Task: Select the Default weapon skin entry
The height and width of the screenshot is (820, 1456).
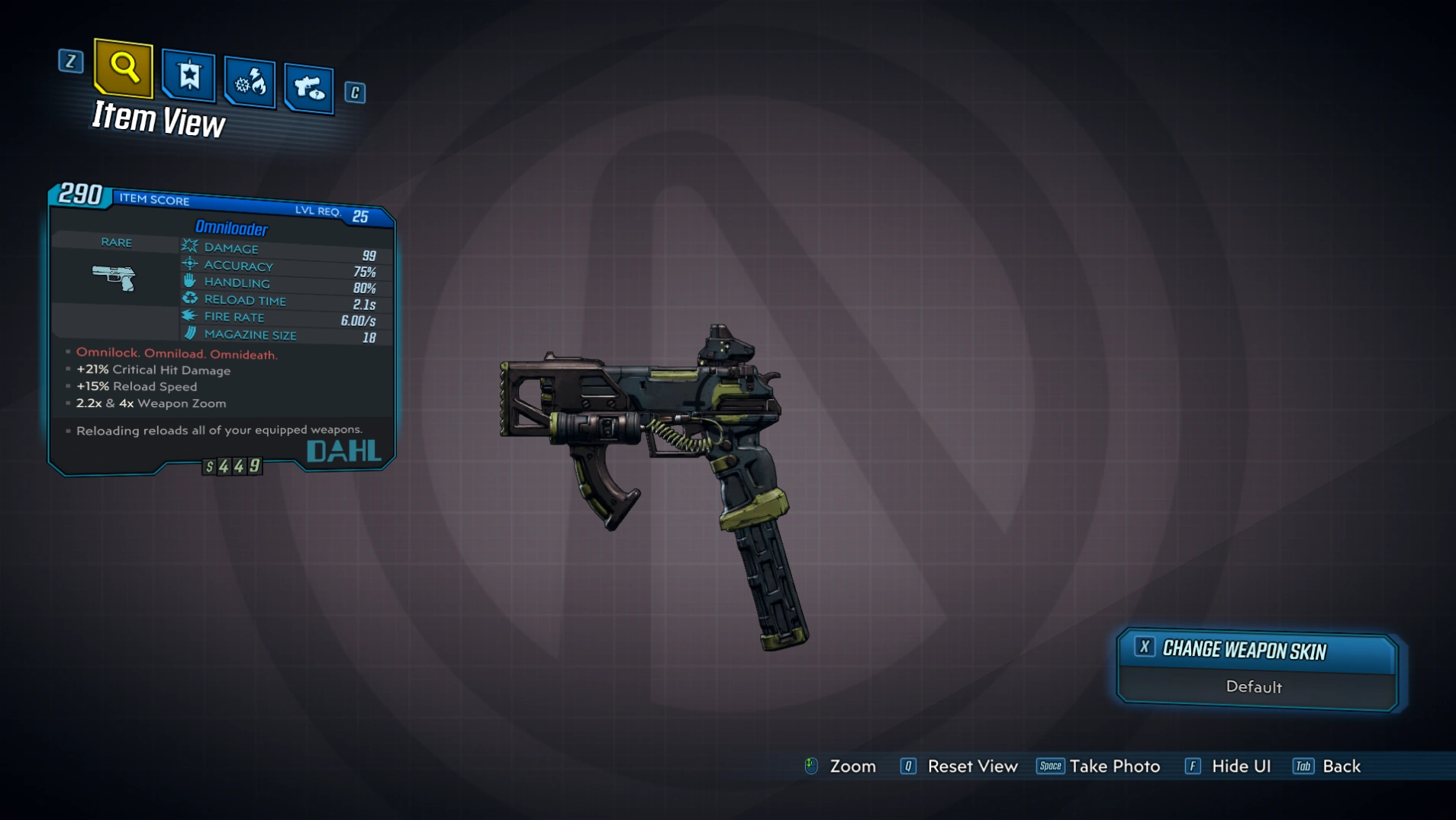Action: tap(1254, 687)
